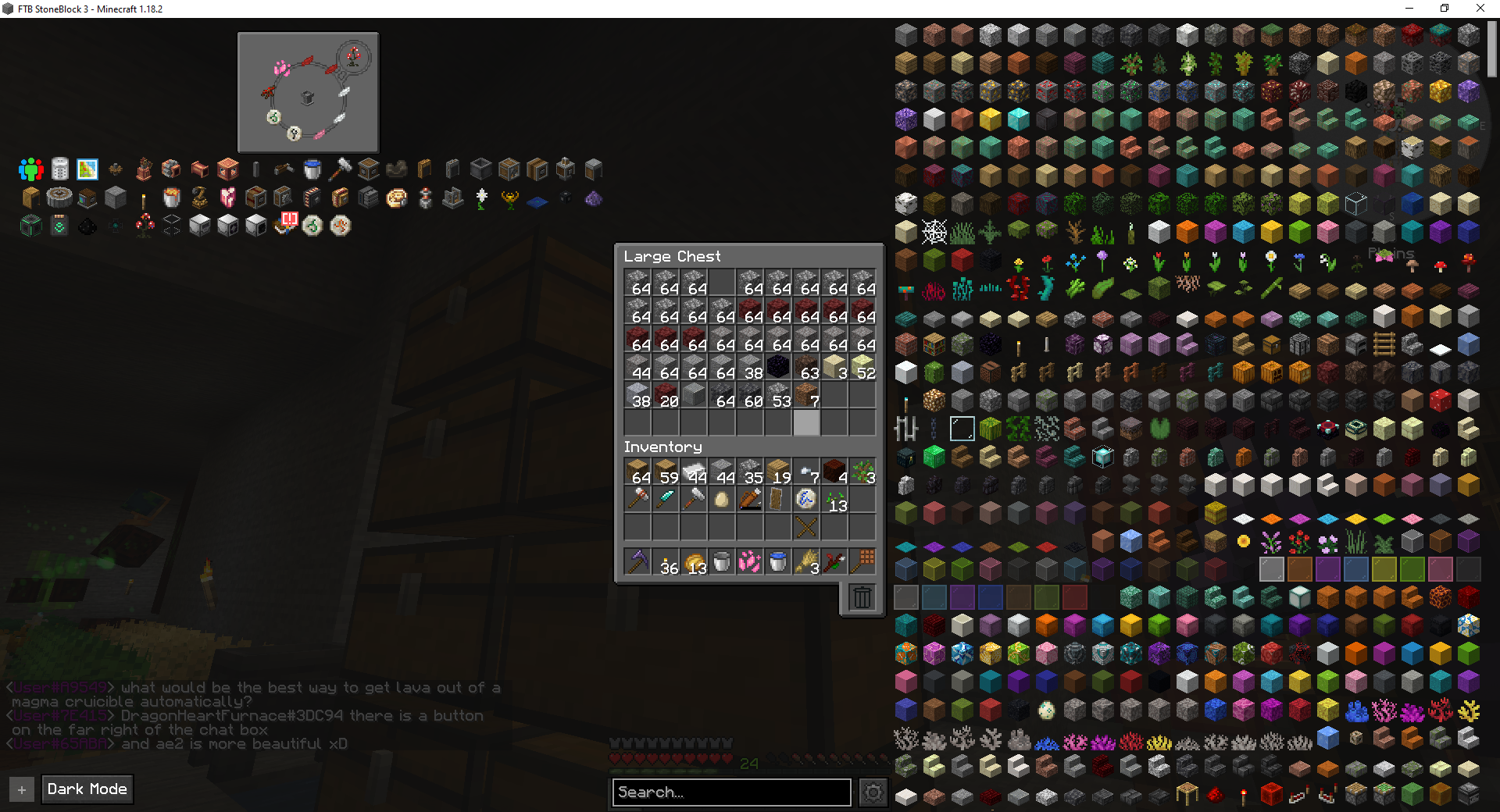Select the calculator icon in the bookmarks panel
The width and height of the screenshot is (1500, 812).
(59, 169)
